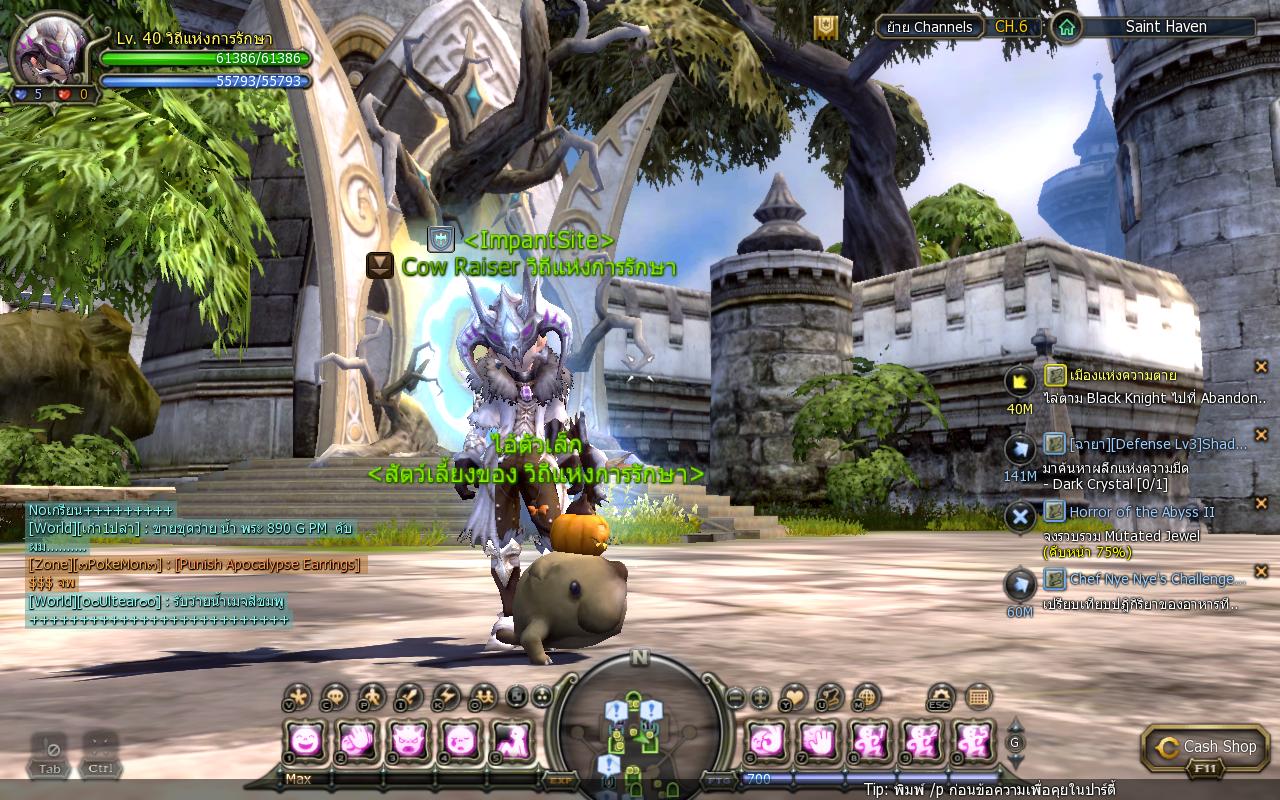Open the Cash Shop
This screenshot has width=1280, height=800.
point(1206,747)
